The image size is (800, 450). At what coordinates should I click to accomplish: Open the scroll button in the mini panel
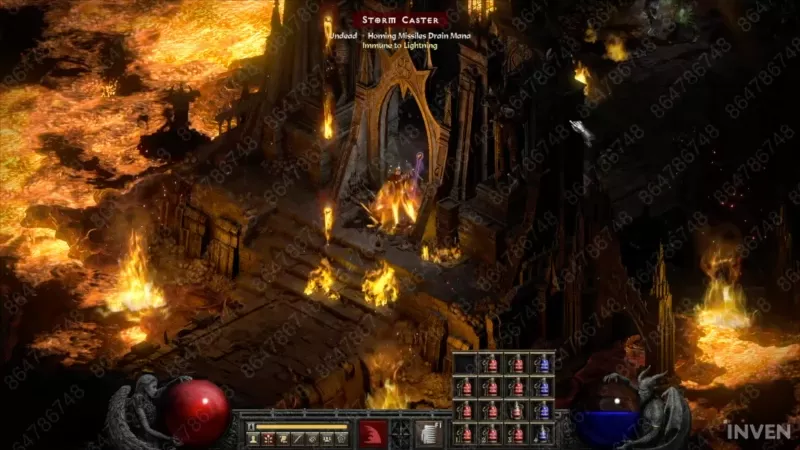283,438
